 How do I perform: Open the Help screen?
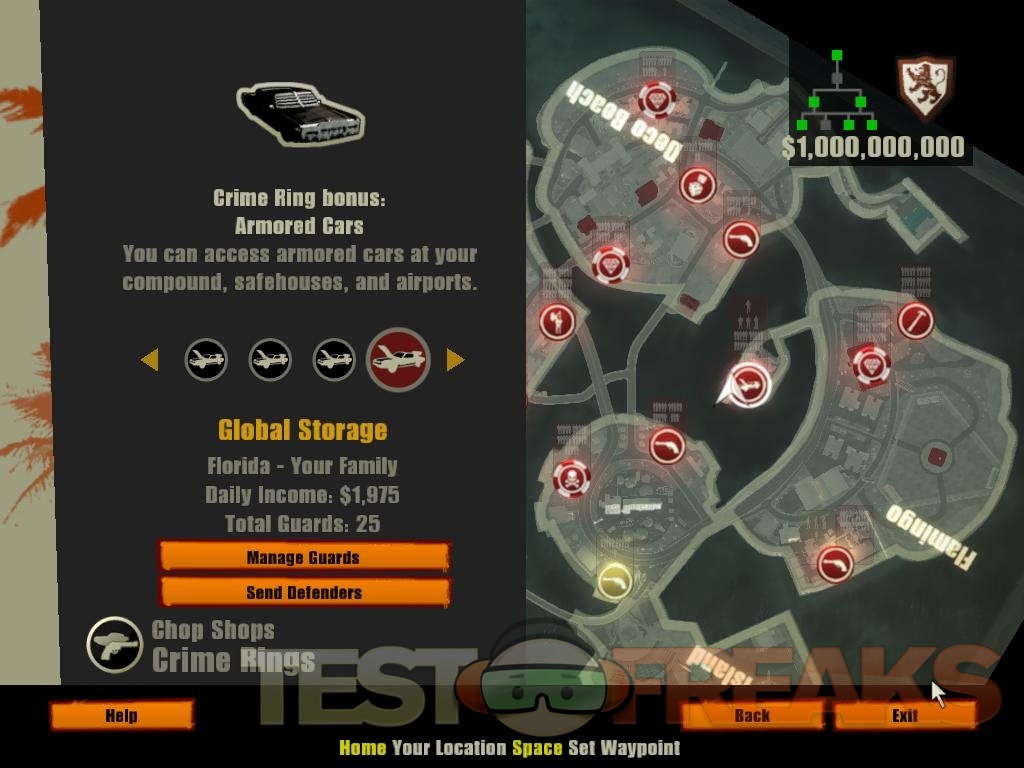click(121, 715)
